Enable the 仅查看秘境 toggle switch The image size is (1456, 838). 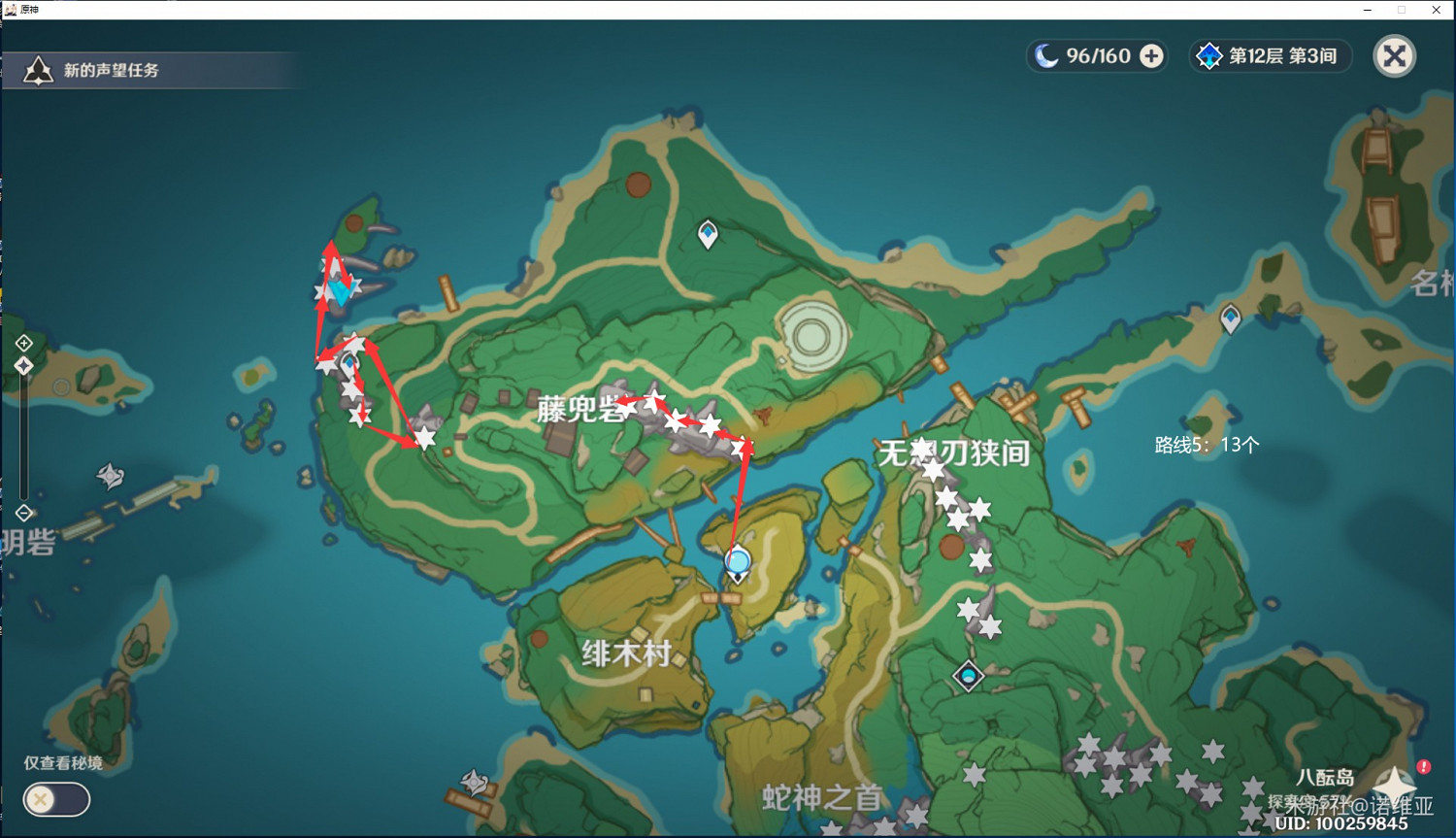tap(56, 799)
